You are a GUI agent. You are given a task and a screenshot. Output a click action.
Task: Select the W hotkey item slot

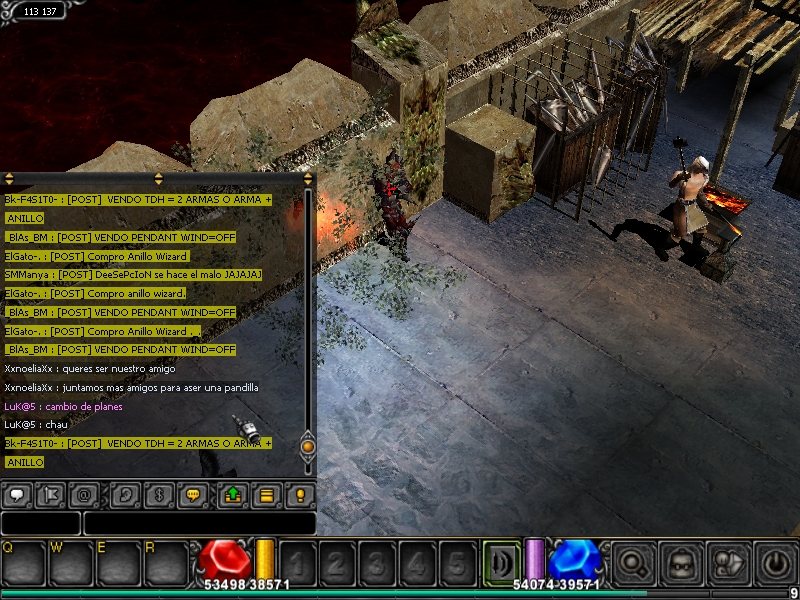71,562
